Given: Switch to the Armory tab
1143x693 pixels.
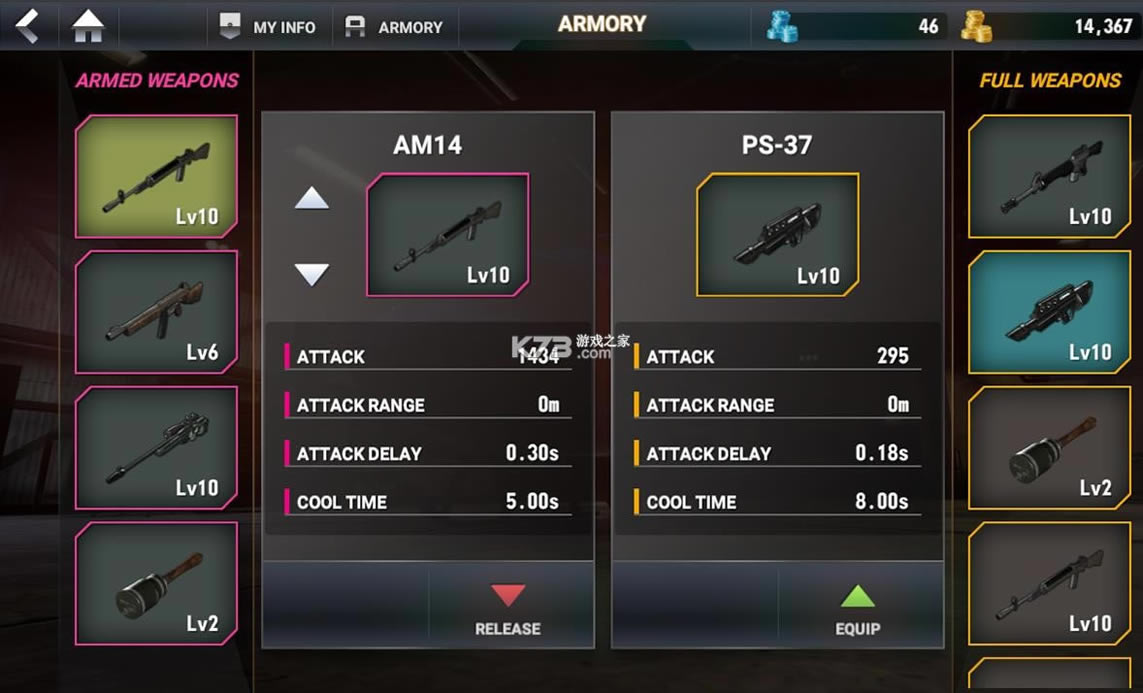Looking at the screenshot, I should 393,27.
